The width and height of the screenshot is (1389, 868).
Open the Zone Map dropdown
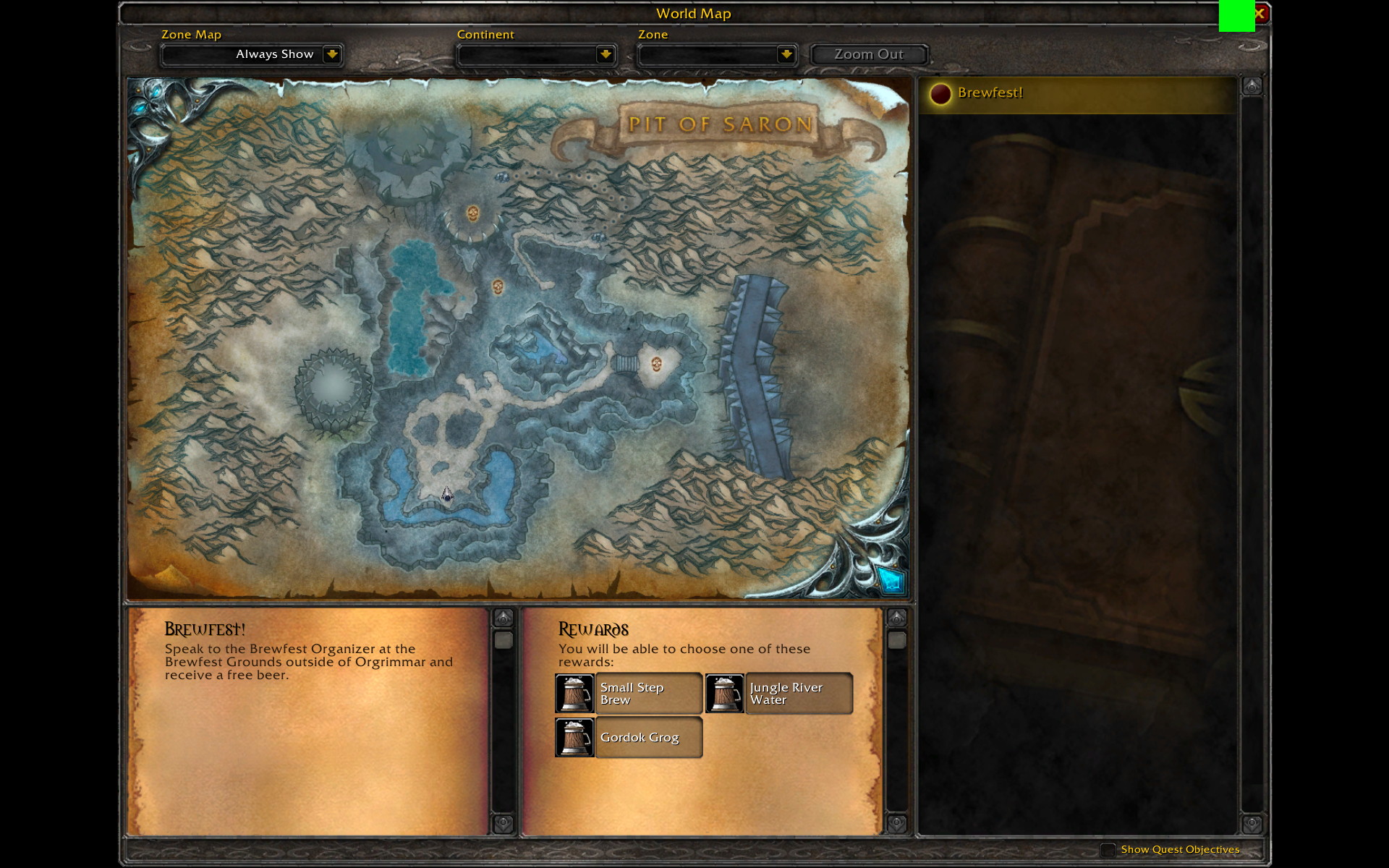click(x=331, y=54)
